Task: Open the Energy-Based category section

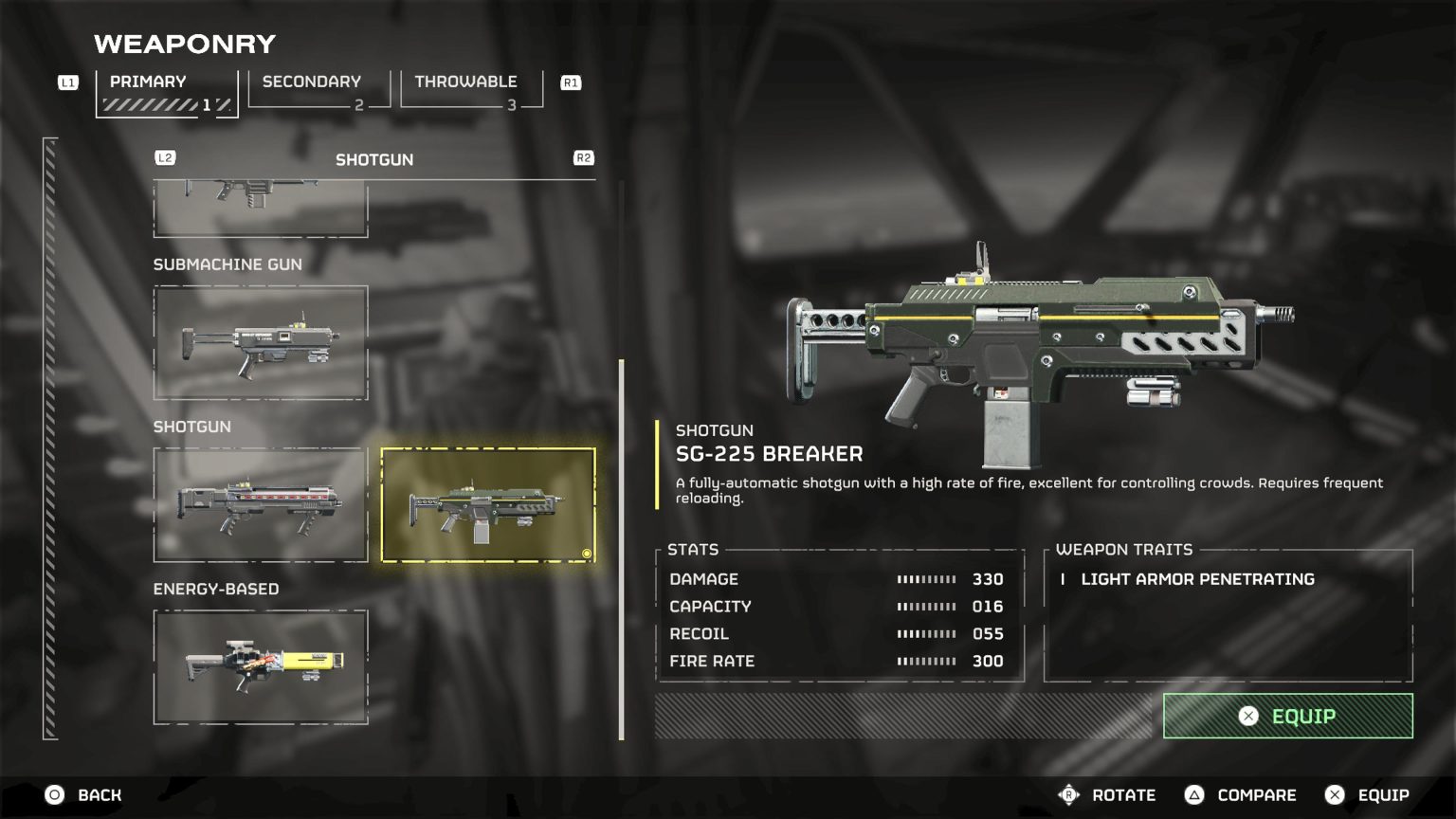Action: tap(216, 588)
